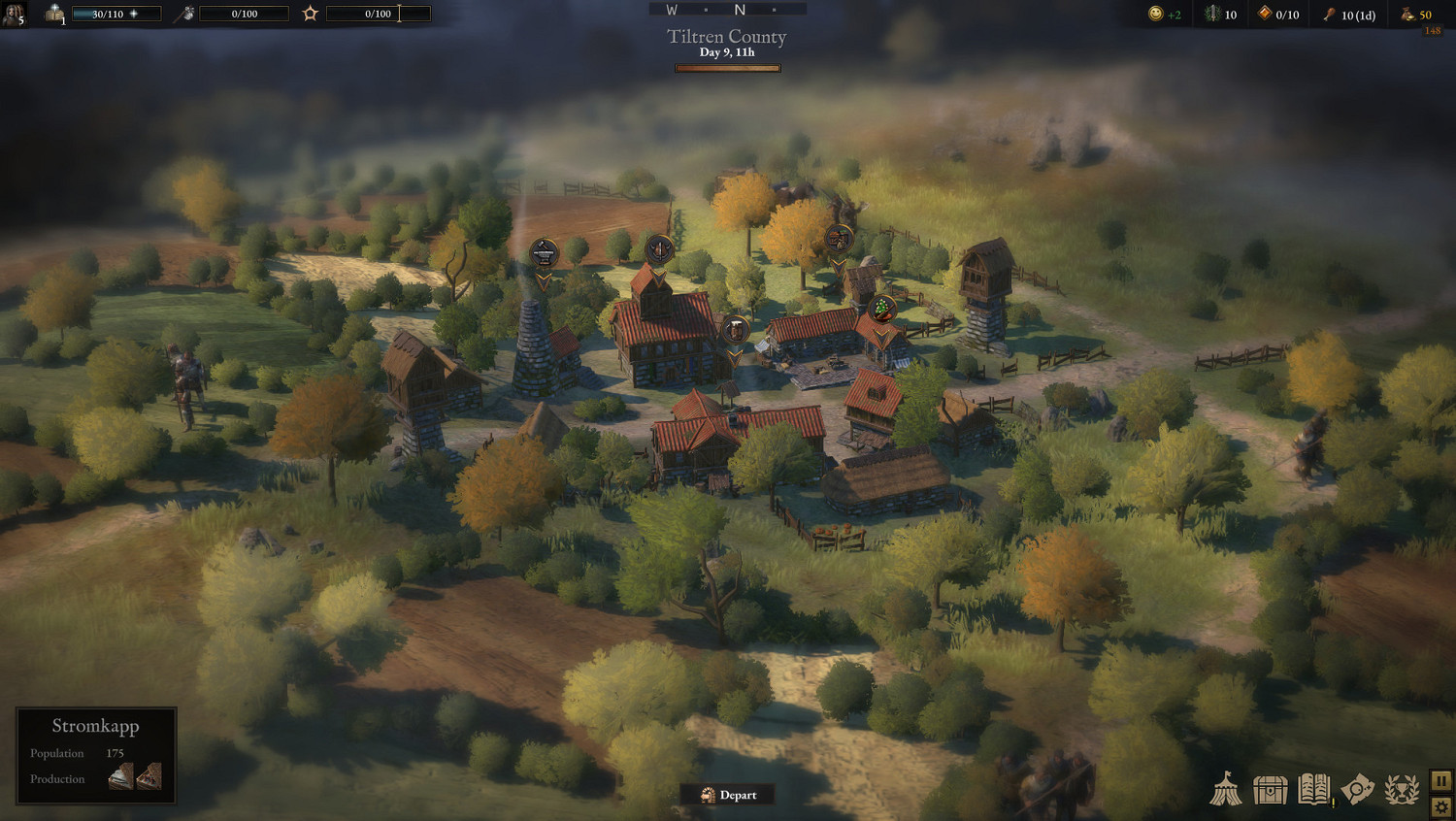Click the sword marker above the village
Viewport: 1456px width, 821px height.
pyautogui.click(x=658, y=249)
